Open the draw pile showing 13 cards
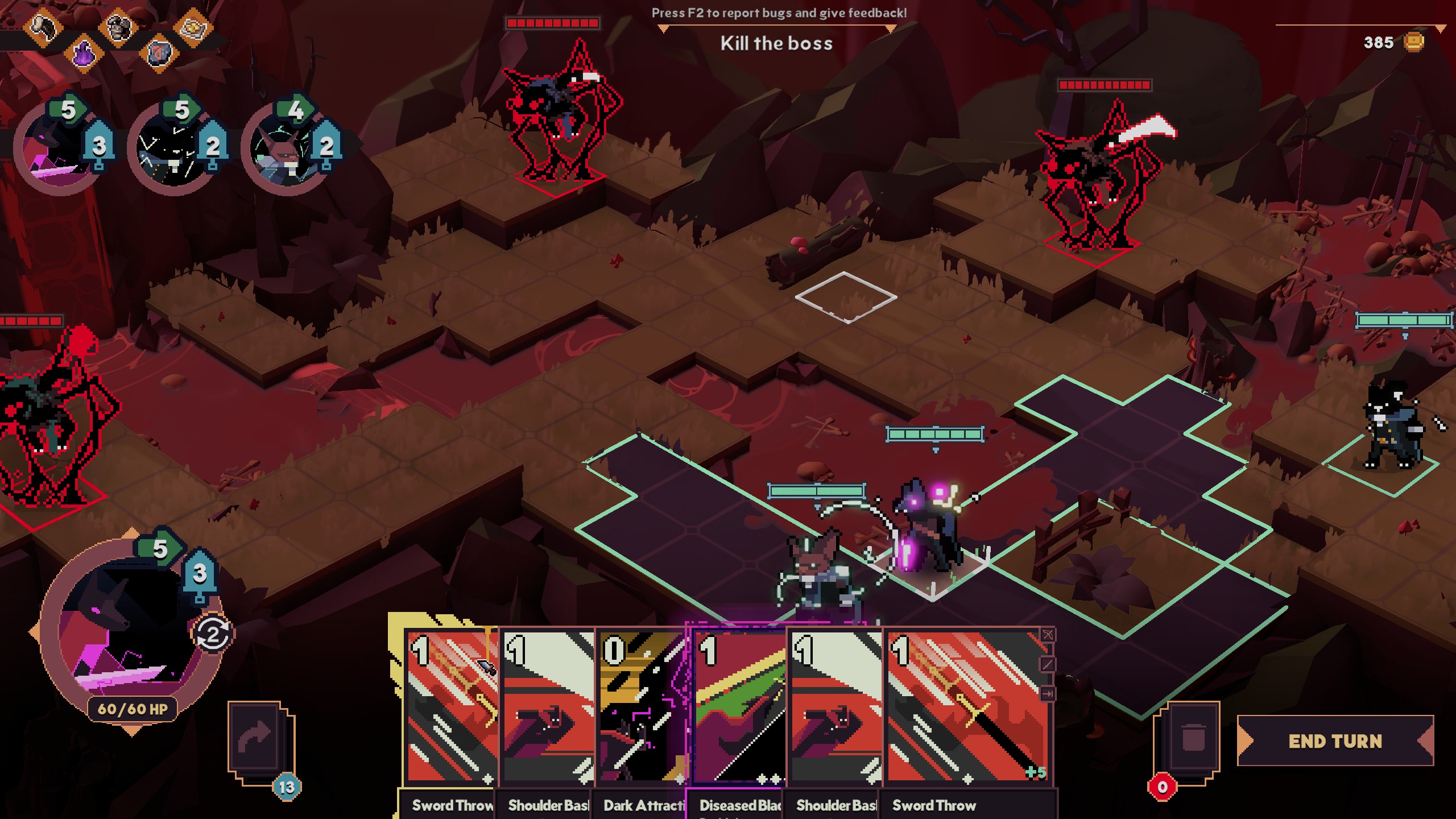 pyautogui.click(x=262, y=739)
